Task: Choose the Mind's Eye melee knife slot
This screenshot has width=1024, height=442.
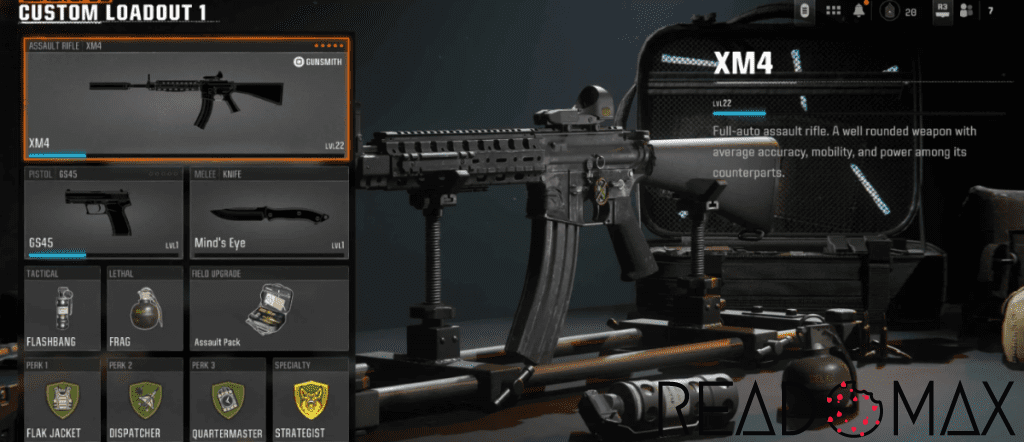Action: tap(268, 213)
